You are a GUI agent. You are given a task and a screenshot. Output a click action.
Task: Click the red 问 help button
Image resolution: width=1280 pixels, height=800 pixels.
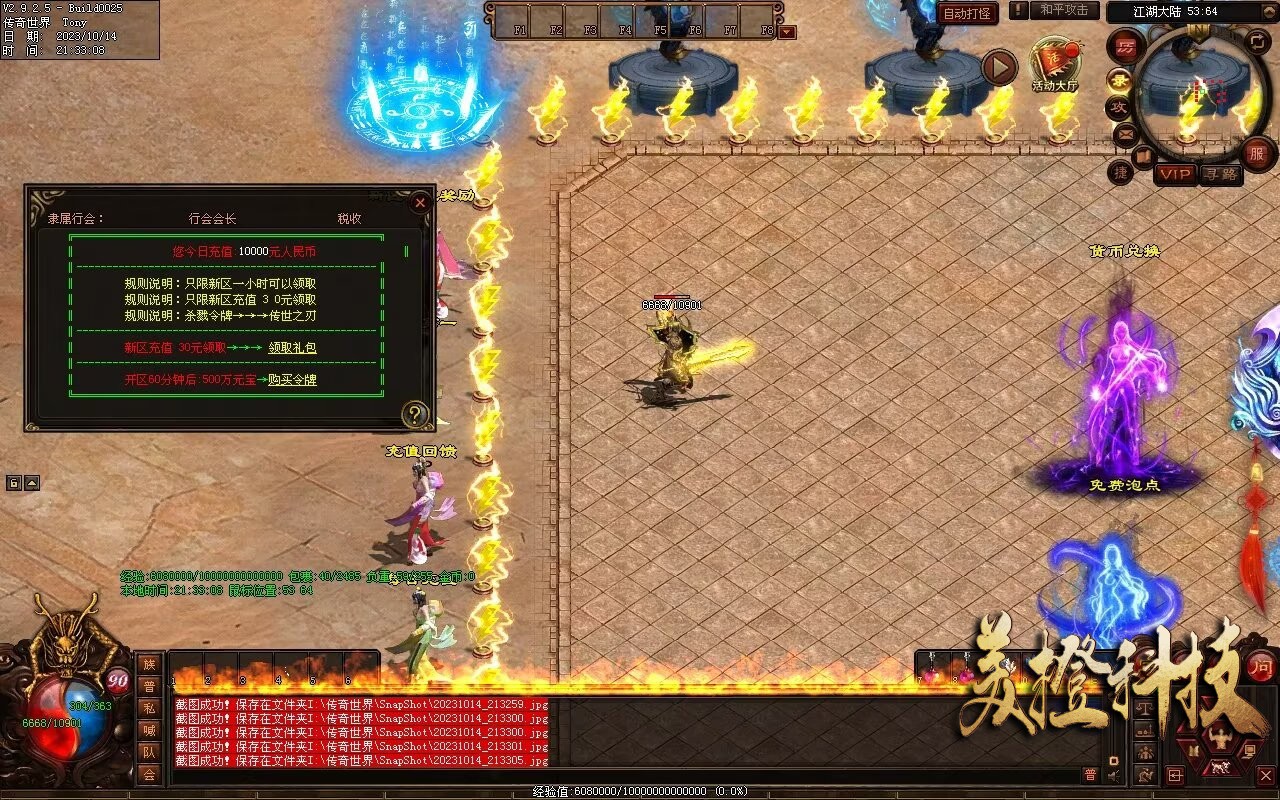tap(1262, 666)
